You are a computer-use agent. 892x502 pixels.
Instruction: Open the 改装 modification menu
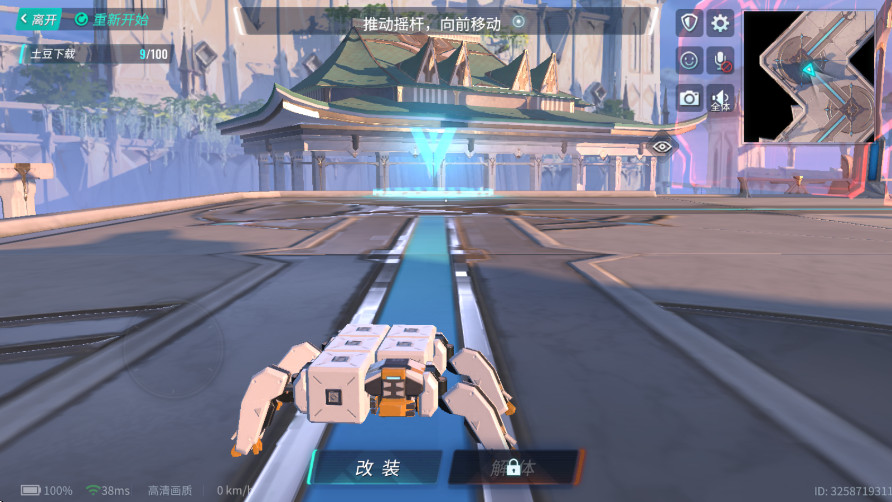[x=377, y=467]
